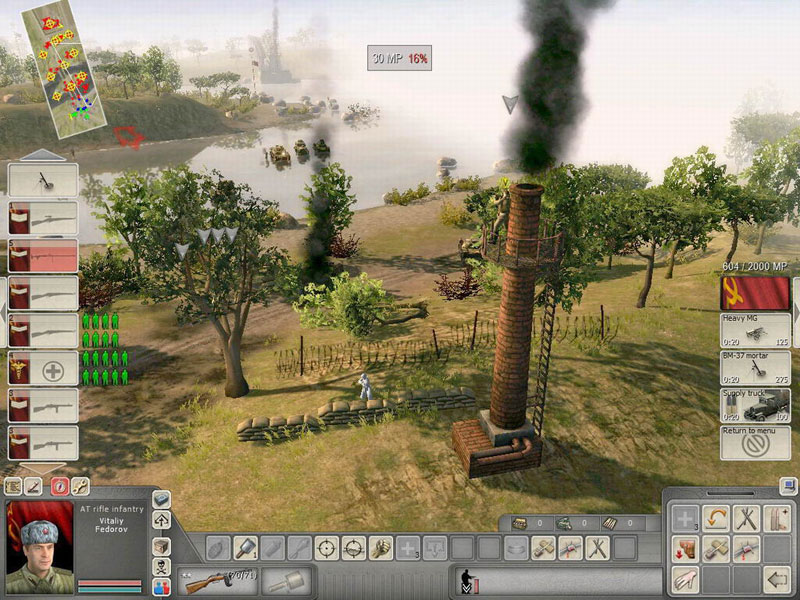Viewport: 800px width, 600px height.
Task: Call in the Supply truck
Action: tap(755, 405)
